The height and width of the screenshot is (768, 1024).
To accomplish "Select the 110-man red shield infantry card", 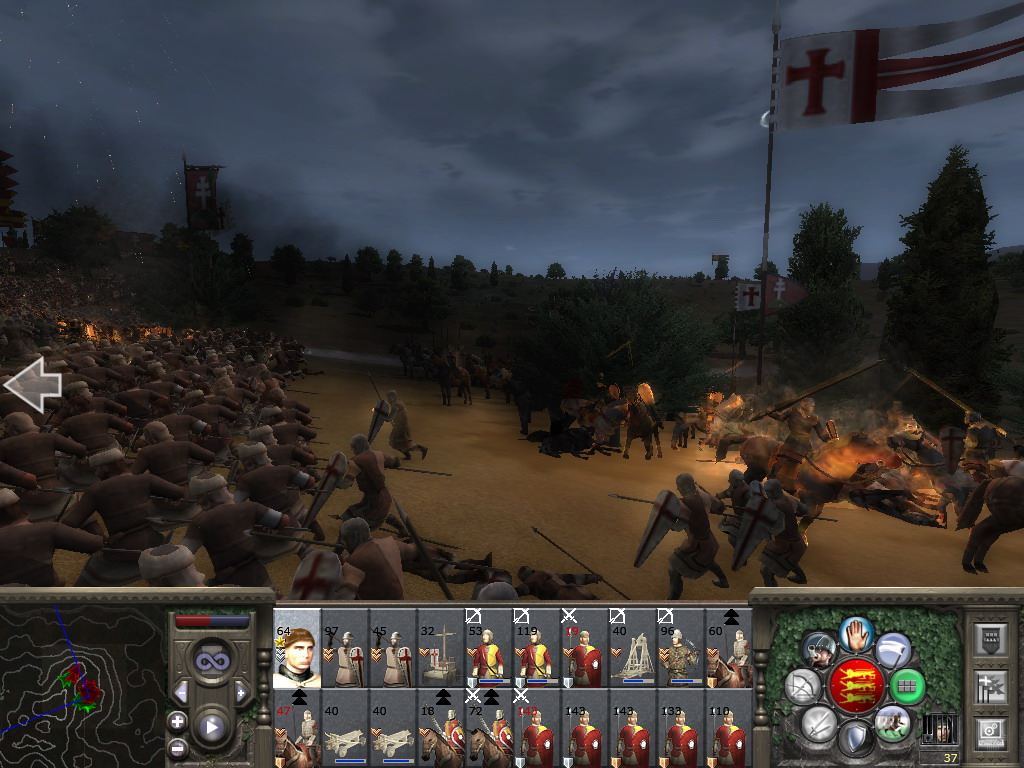I will [729, 727].
